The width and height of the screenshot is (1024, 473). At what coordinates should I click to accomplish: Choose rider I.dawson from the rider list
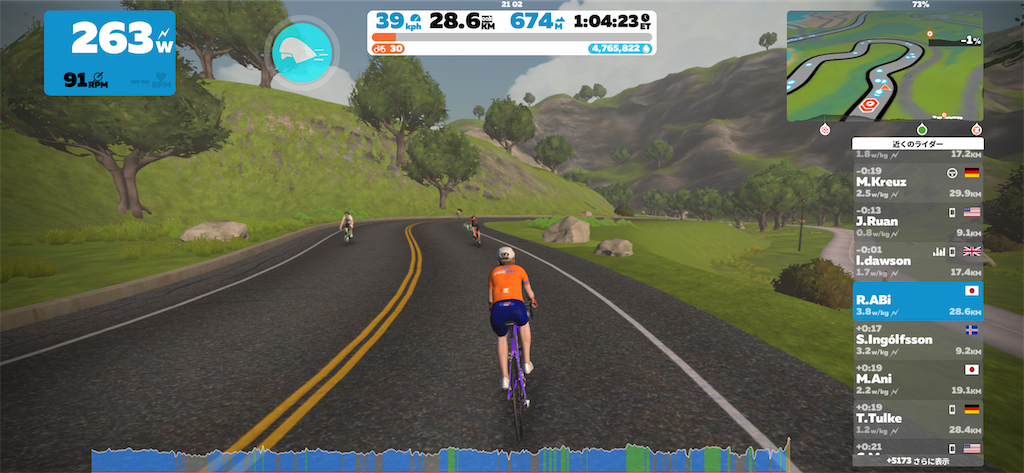coord(917,261)
